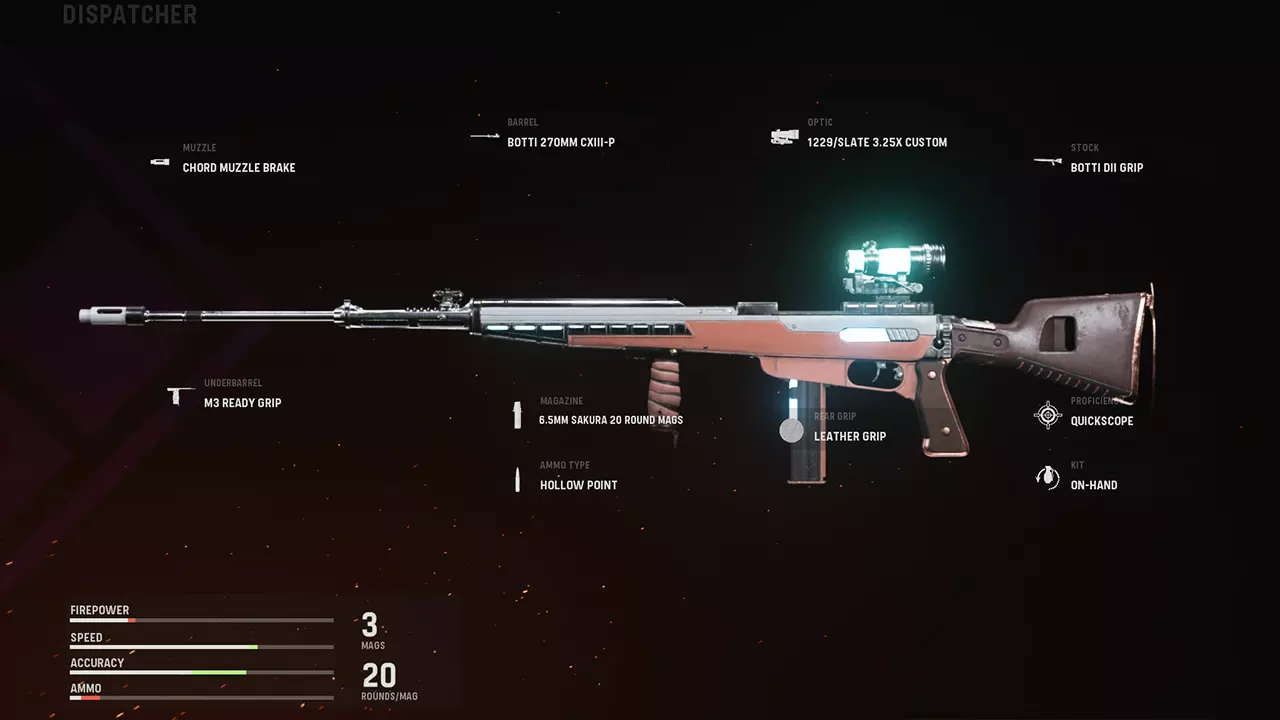Change the Hollow Point ammo type
Screen dimensions: 1280x720
coord(578,485)
